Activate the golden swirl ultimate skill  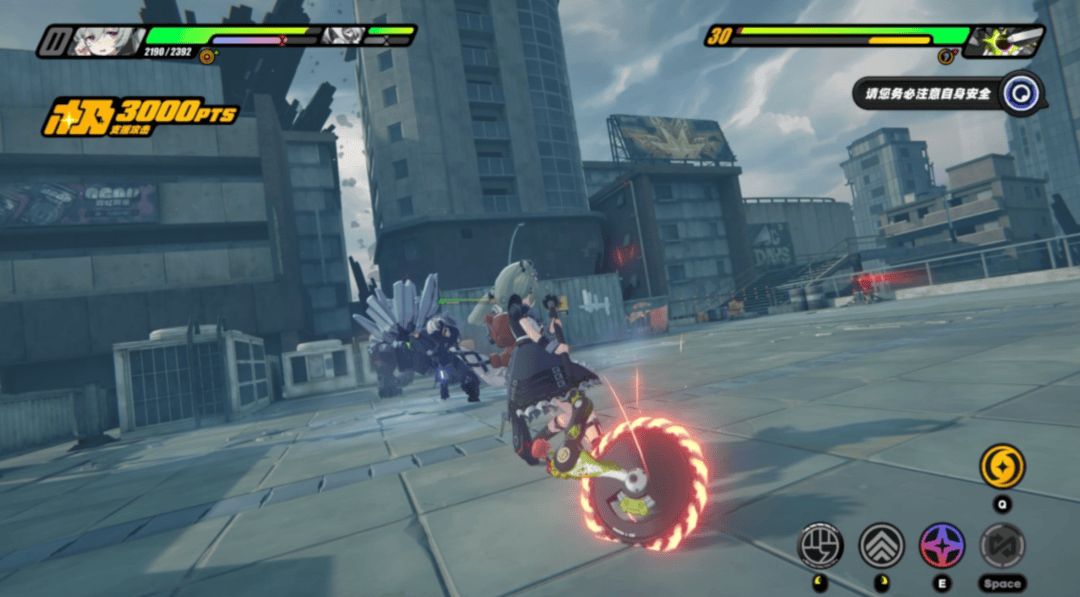(1001, 467)
